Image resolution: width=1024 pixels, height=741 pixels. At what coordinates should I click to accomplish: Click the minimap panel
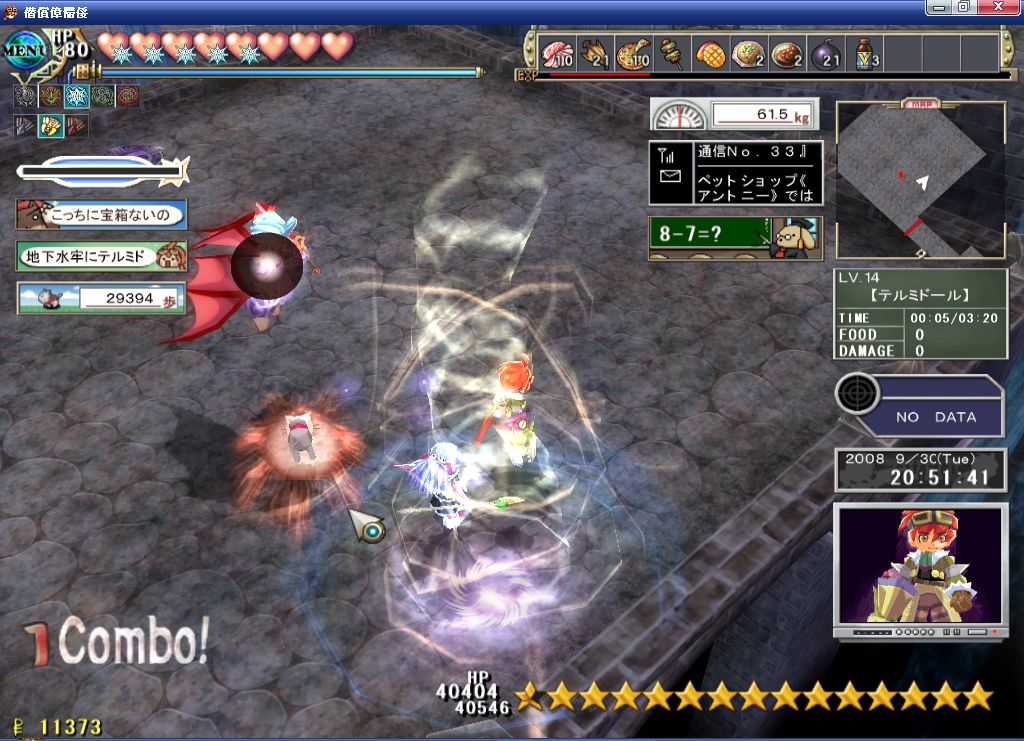[920, 181]
